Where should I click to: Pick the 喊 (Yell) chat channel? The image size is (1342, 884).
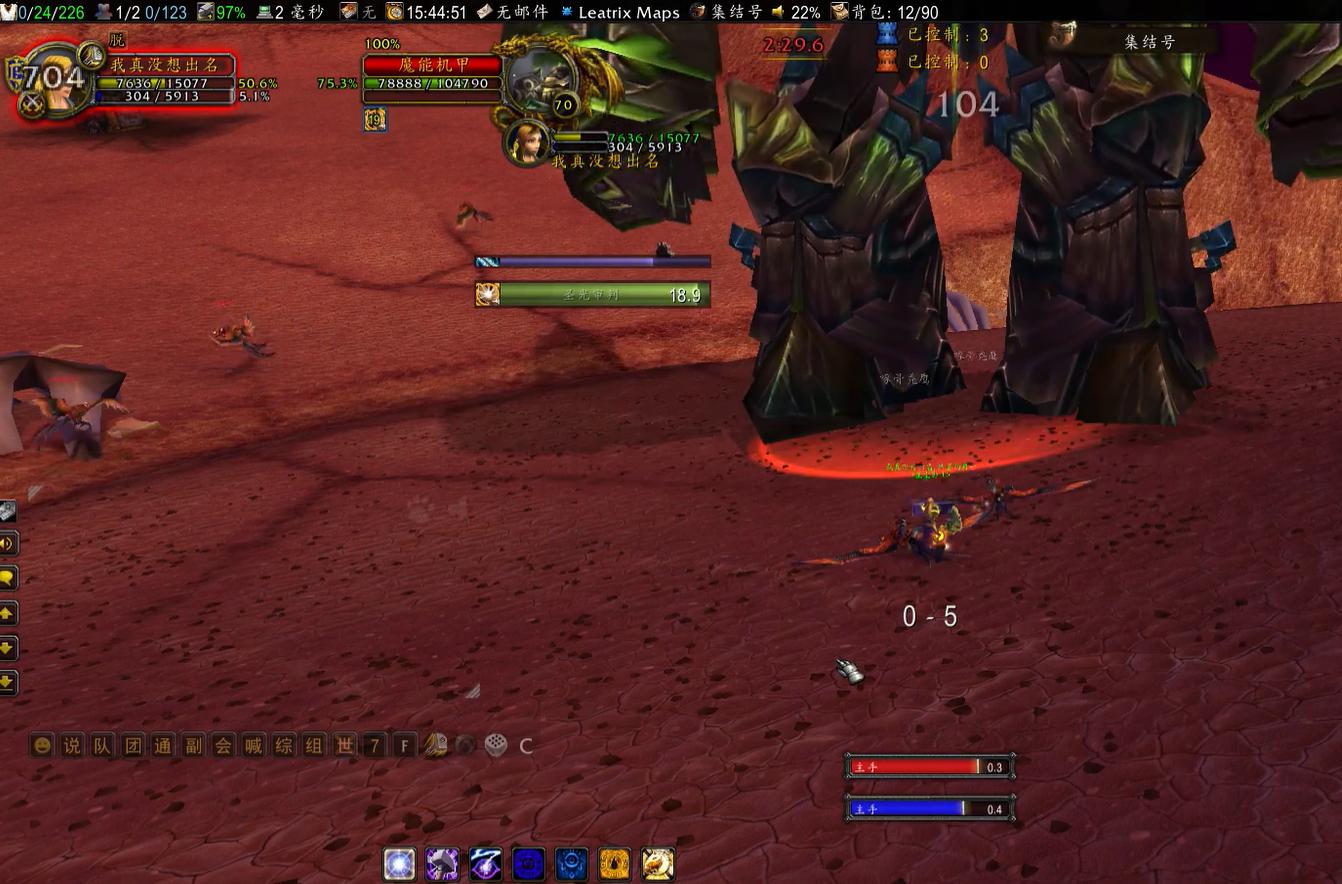tap(254, 745)
